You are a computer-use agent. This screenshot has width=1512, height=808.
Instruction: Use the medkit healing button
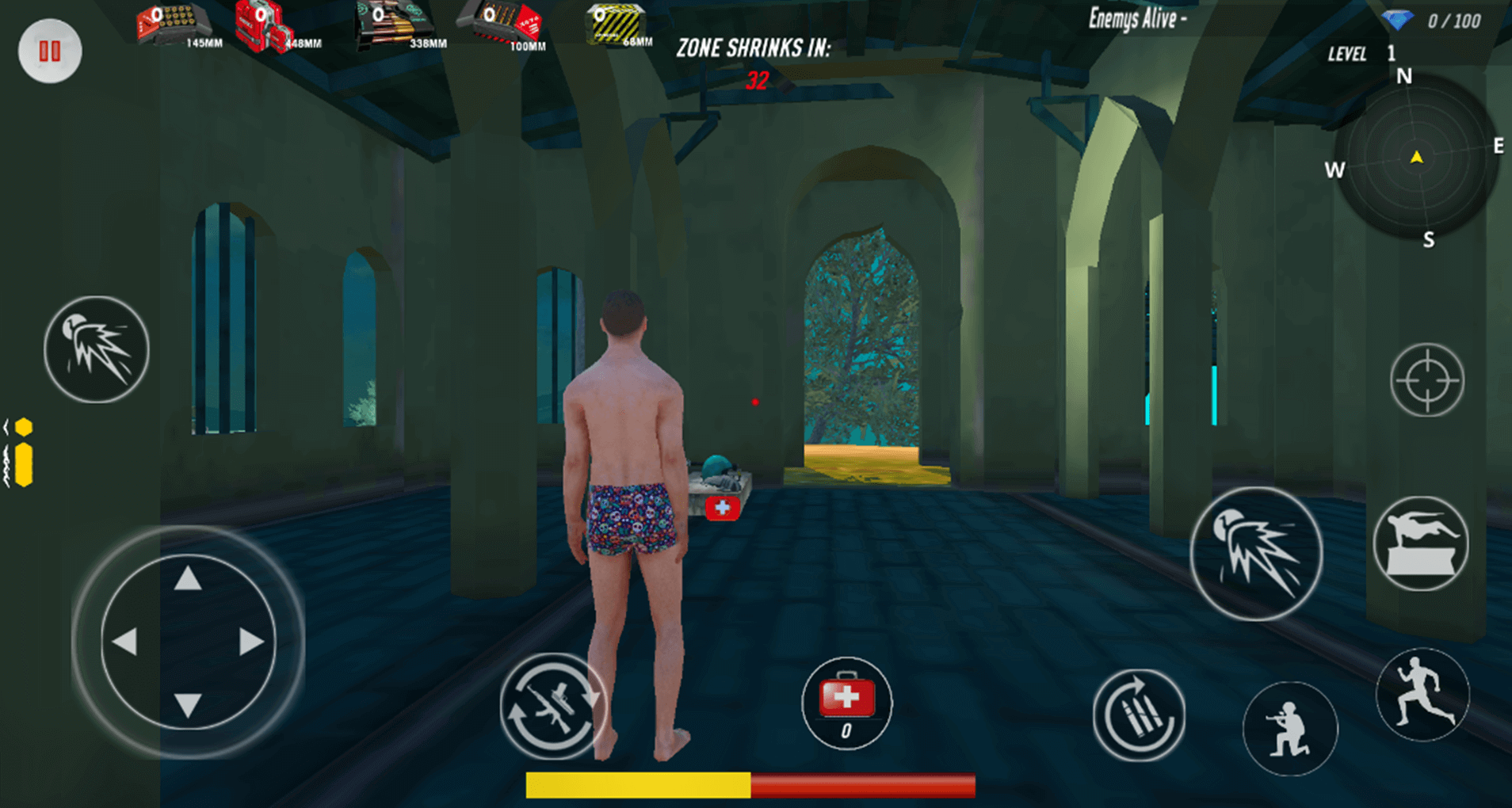[x=846, y=703]
